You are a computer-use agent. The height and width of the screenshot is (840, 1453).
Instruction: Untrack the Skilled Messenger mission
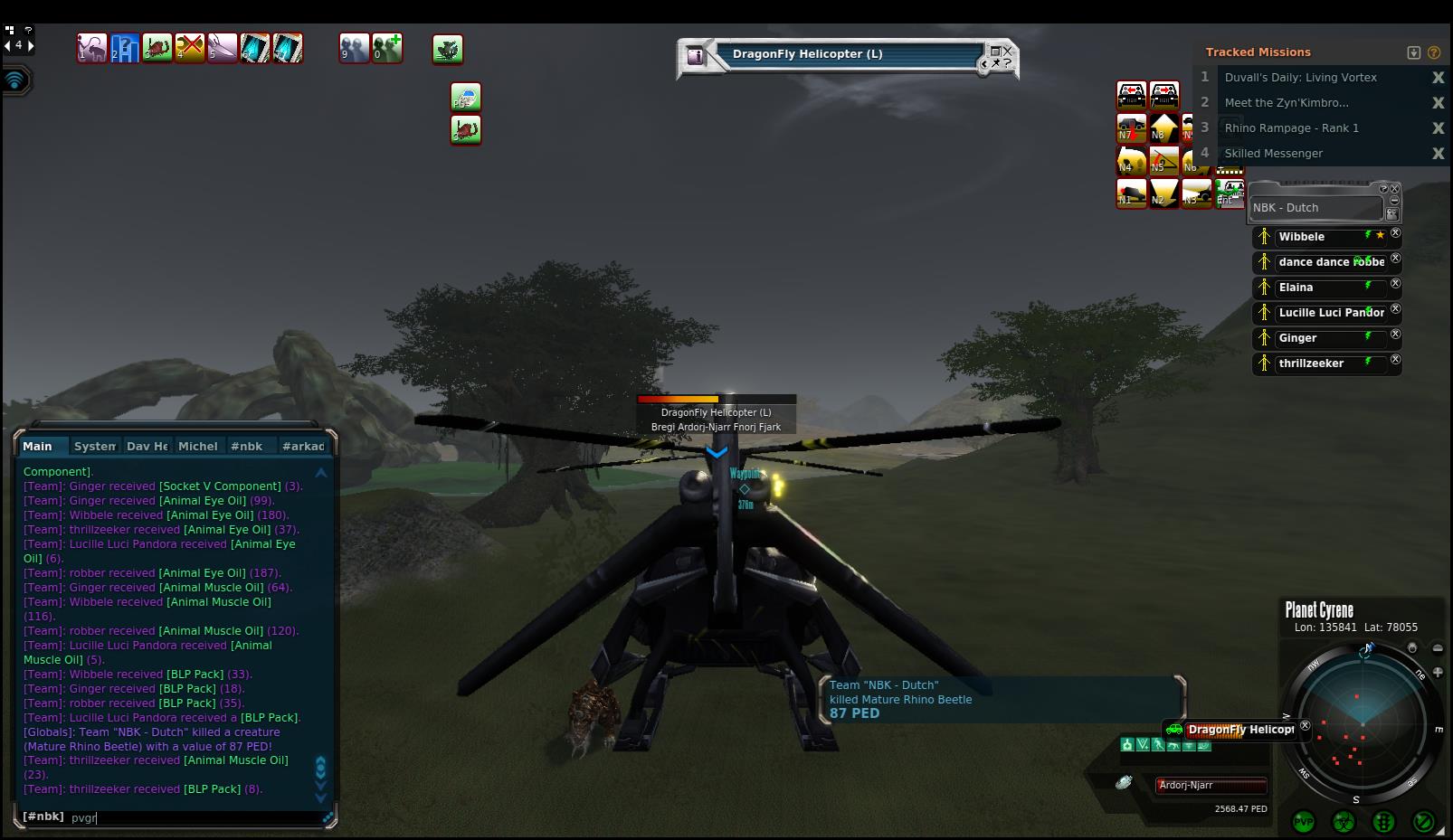pos(1438,154)
